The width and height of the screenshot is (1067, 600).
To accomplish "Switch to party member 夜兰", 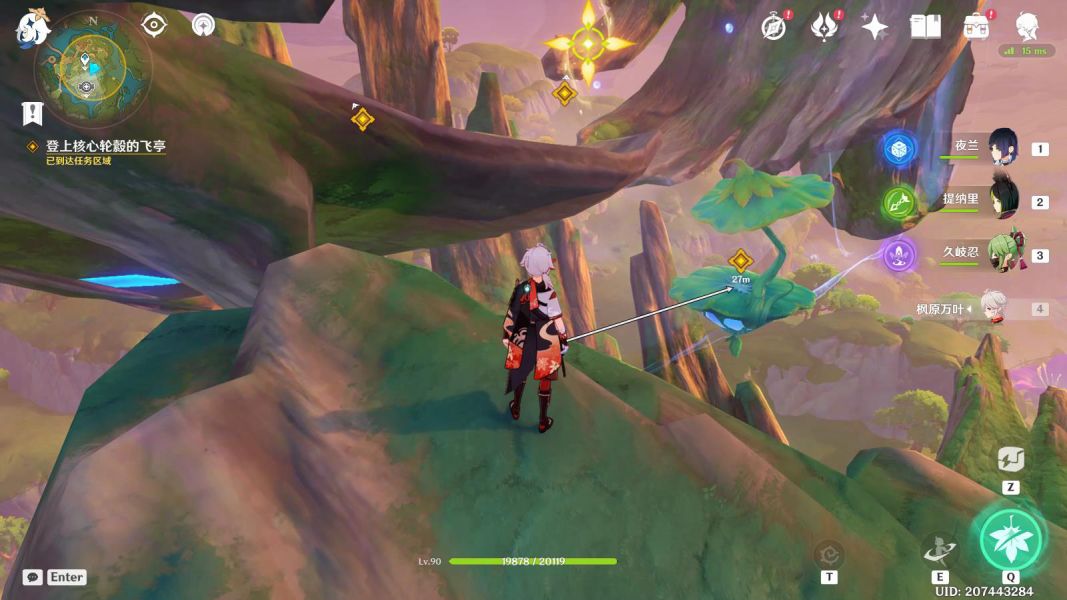I will 1002,148.
